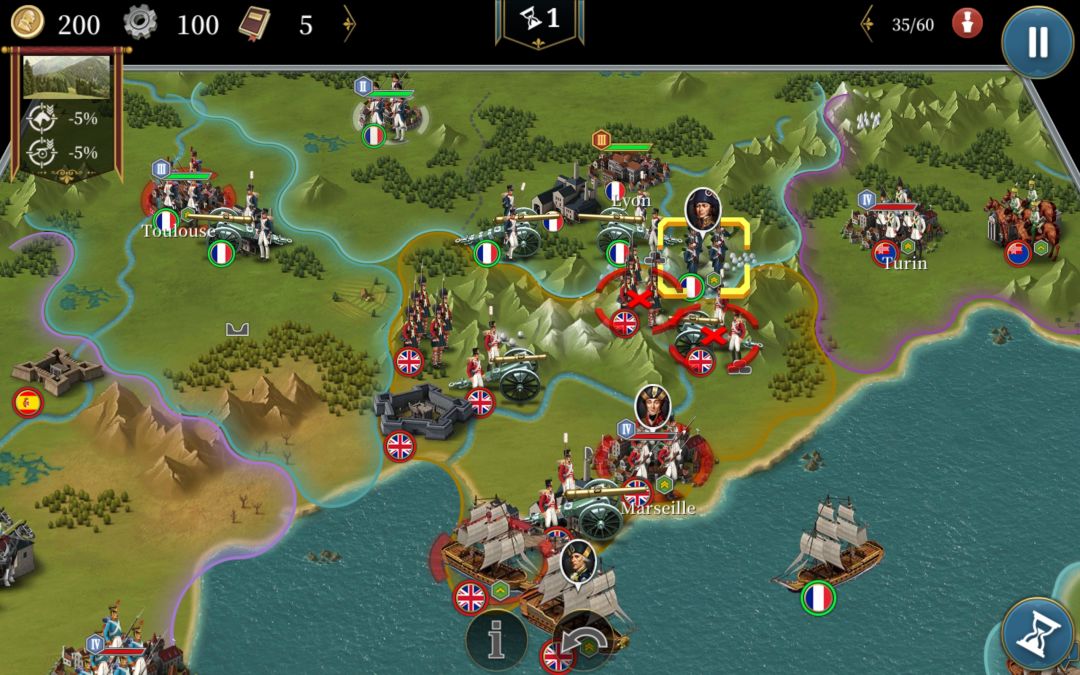End the turn using the hourglass button

point(1037,634)
